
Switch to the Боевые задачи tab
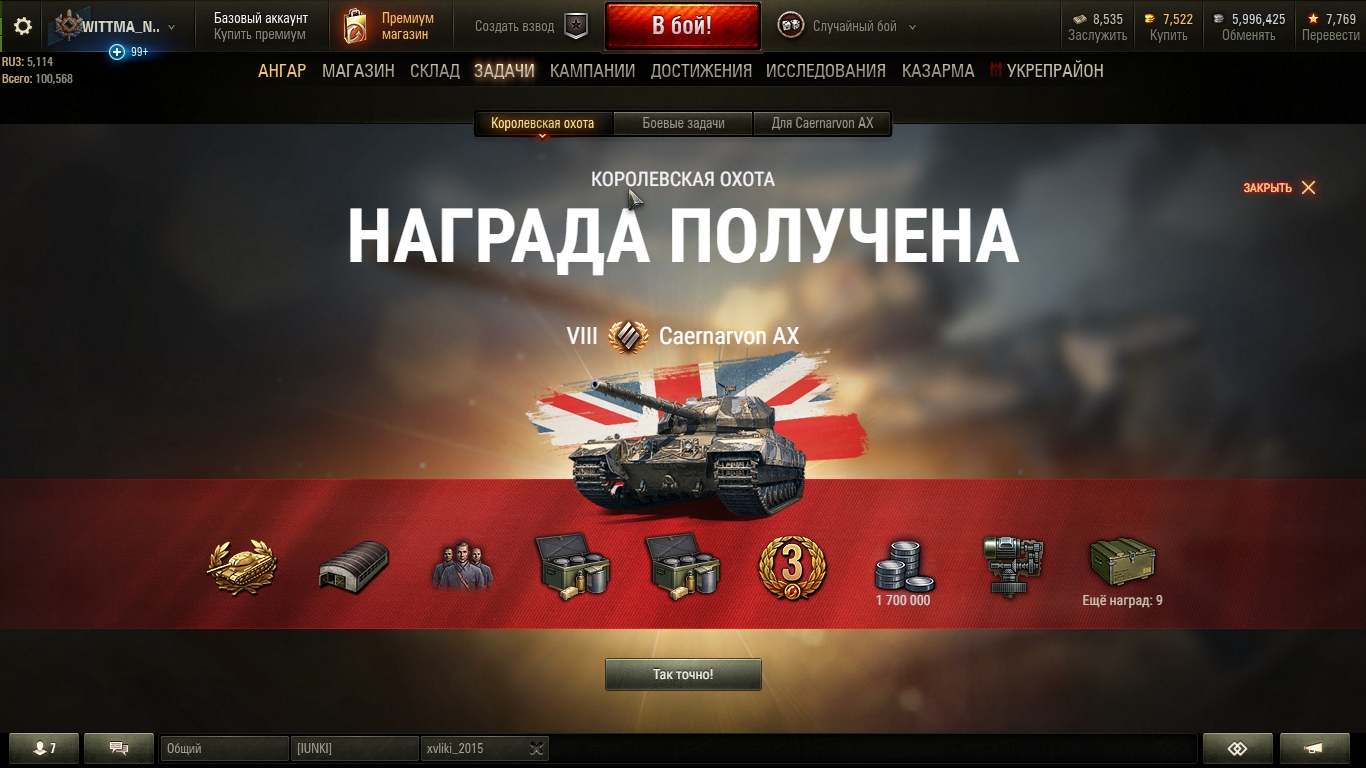click(x=683, y=124)
